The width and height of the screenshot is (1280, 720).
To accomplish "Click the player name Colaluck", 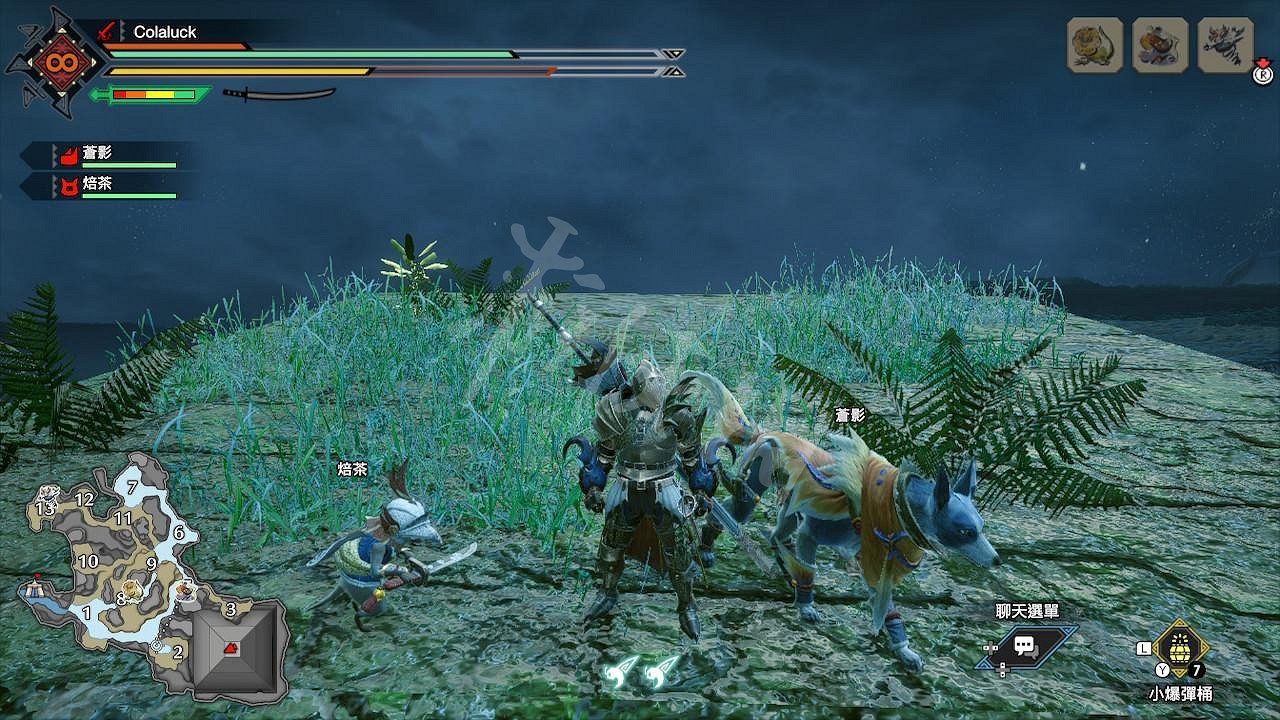I will 167,32.
